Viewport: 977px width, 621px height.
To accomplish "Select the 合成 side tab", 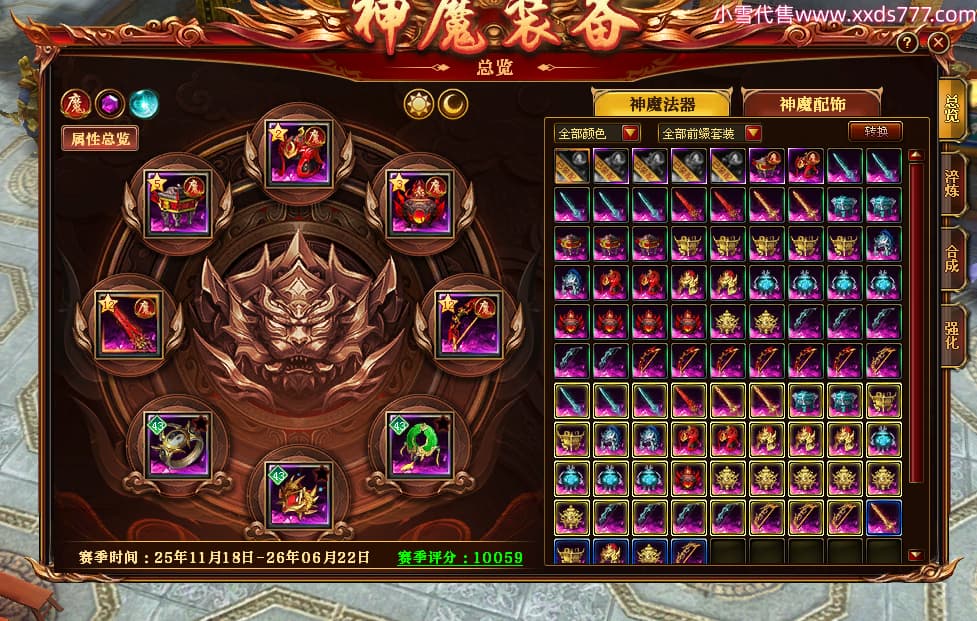I will [x=952, y=257].
